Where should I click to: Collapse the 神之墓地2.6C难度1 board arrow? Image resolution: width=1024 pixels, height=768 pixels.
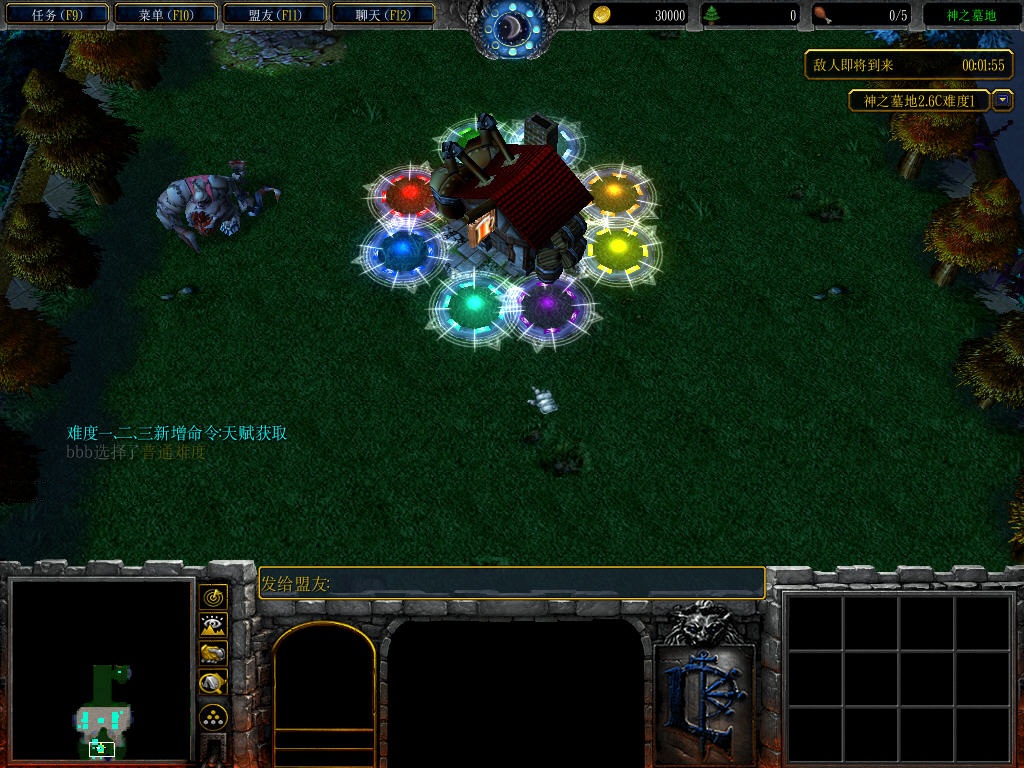pos(1003,101)
